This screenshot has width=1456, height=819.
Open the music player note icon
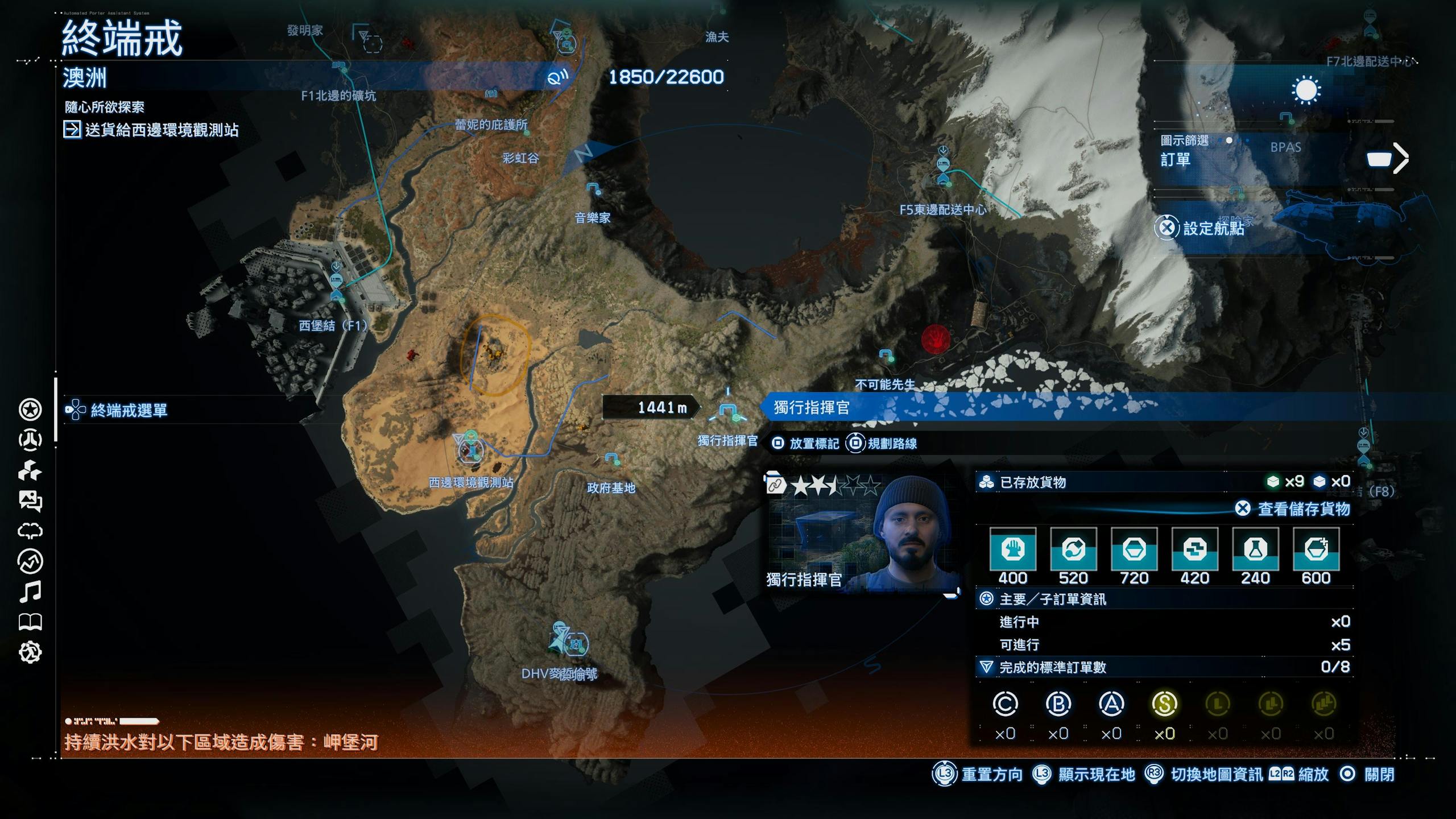(30, 592)
